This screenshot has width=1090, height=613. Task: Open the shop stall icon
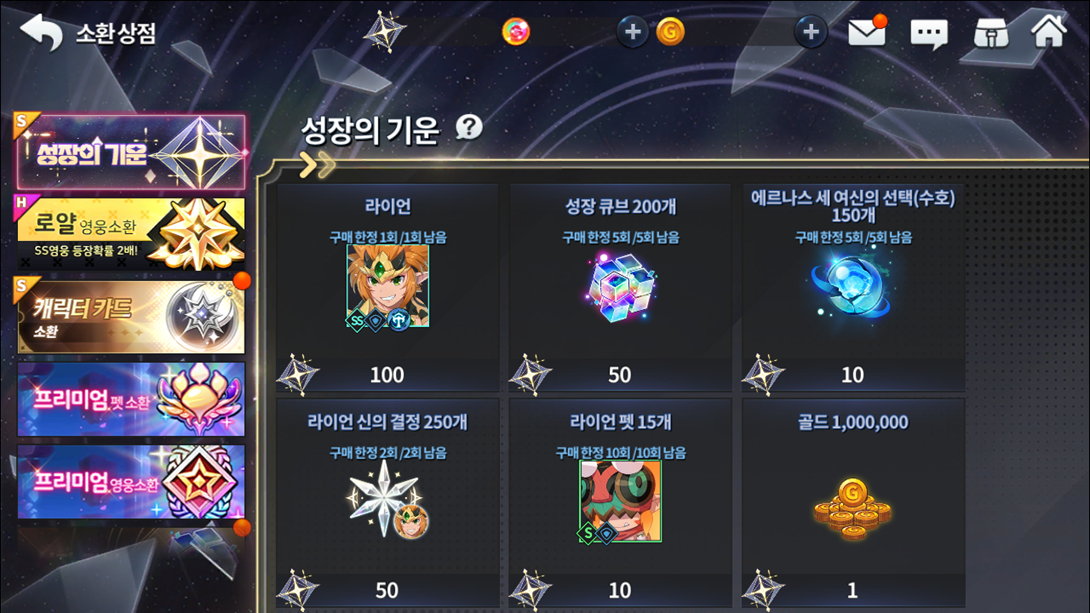[x=990, y=33]
